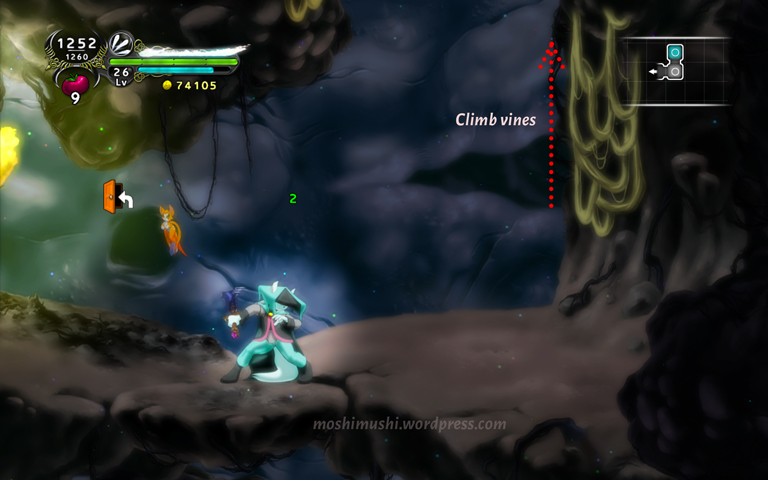Select the red fruit healing item
This screenshot has height=480, width=768.
(75, 84)
